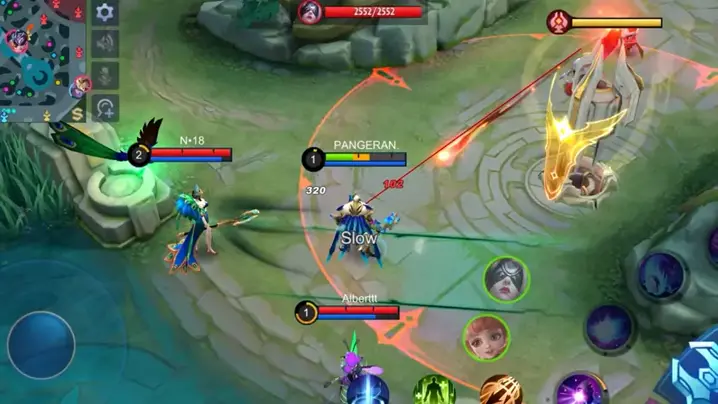Use the orange claw slash ability
The height and width of the screenshot is (404, 718).
pyautogui.click(x=500, y=391)
